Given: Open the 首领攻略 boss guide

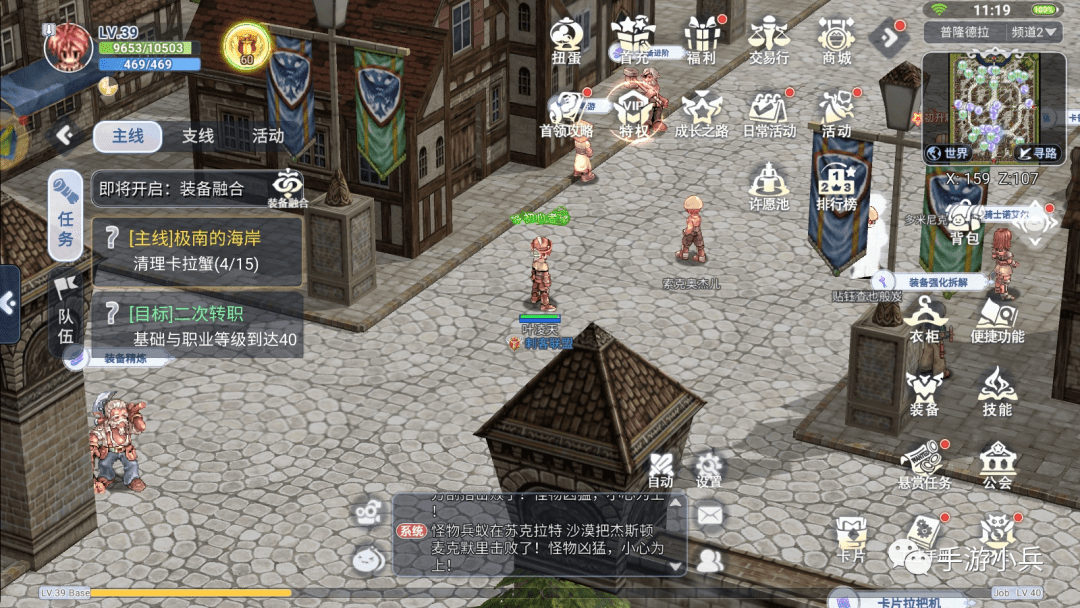Looking at the screenshot, I should [x=566, y=111].
